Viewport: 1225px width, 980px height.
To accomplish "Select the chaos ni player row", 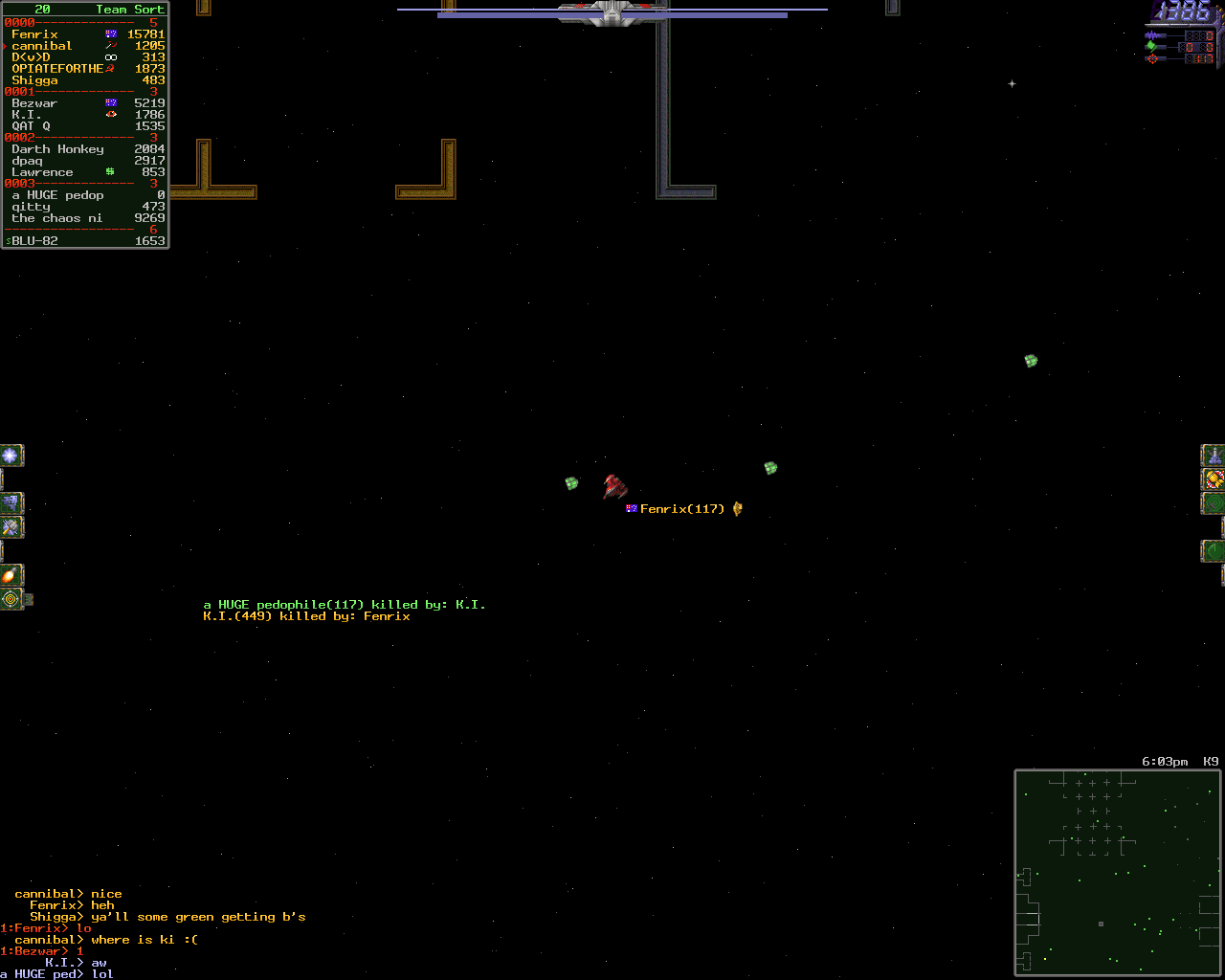I will click(57, 218).
